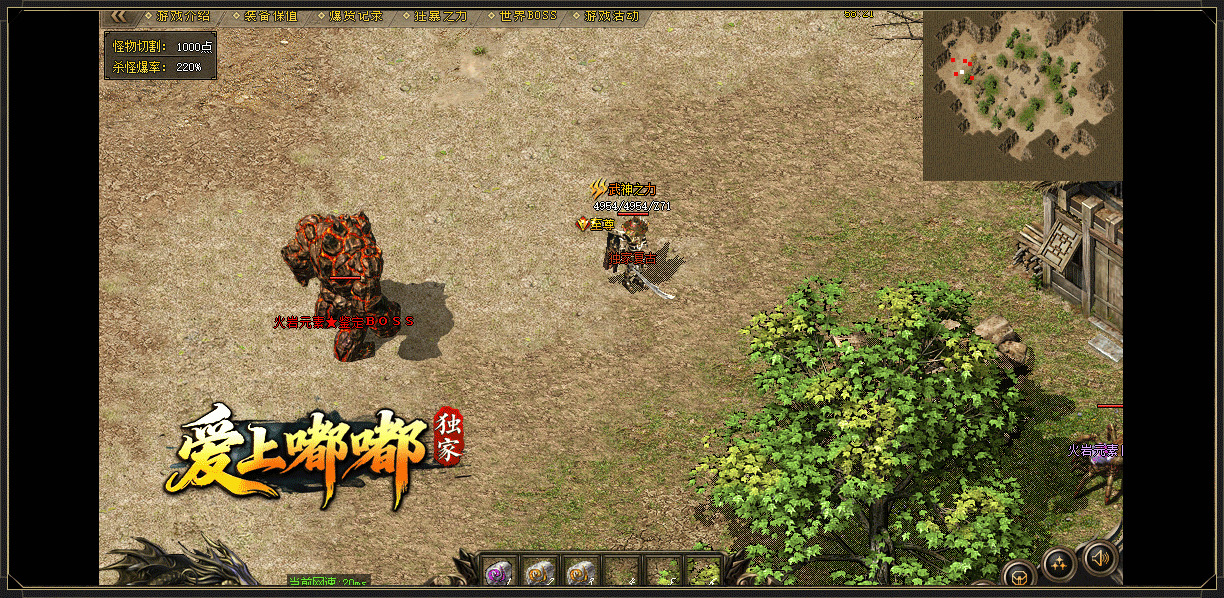Viewport: 1224px width, 598px height.
Task: Click the round sparkle stars button
Action: click(1059, 563)
